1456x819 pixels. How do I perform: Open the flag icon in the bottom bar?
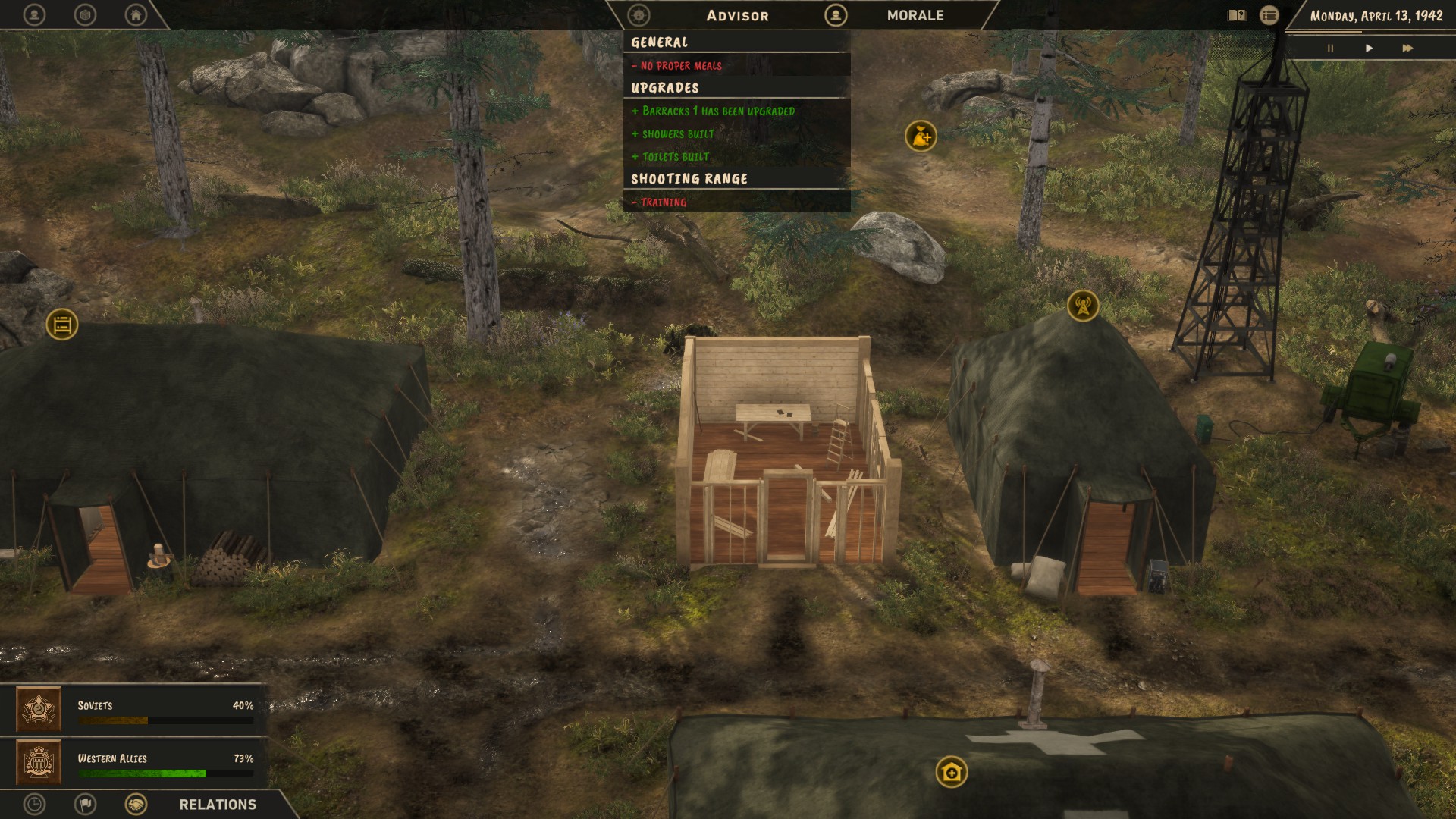[85, 804]
